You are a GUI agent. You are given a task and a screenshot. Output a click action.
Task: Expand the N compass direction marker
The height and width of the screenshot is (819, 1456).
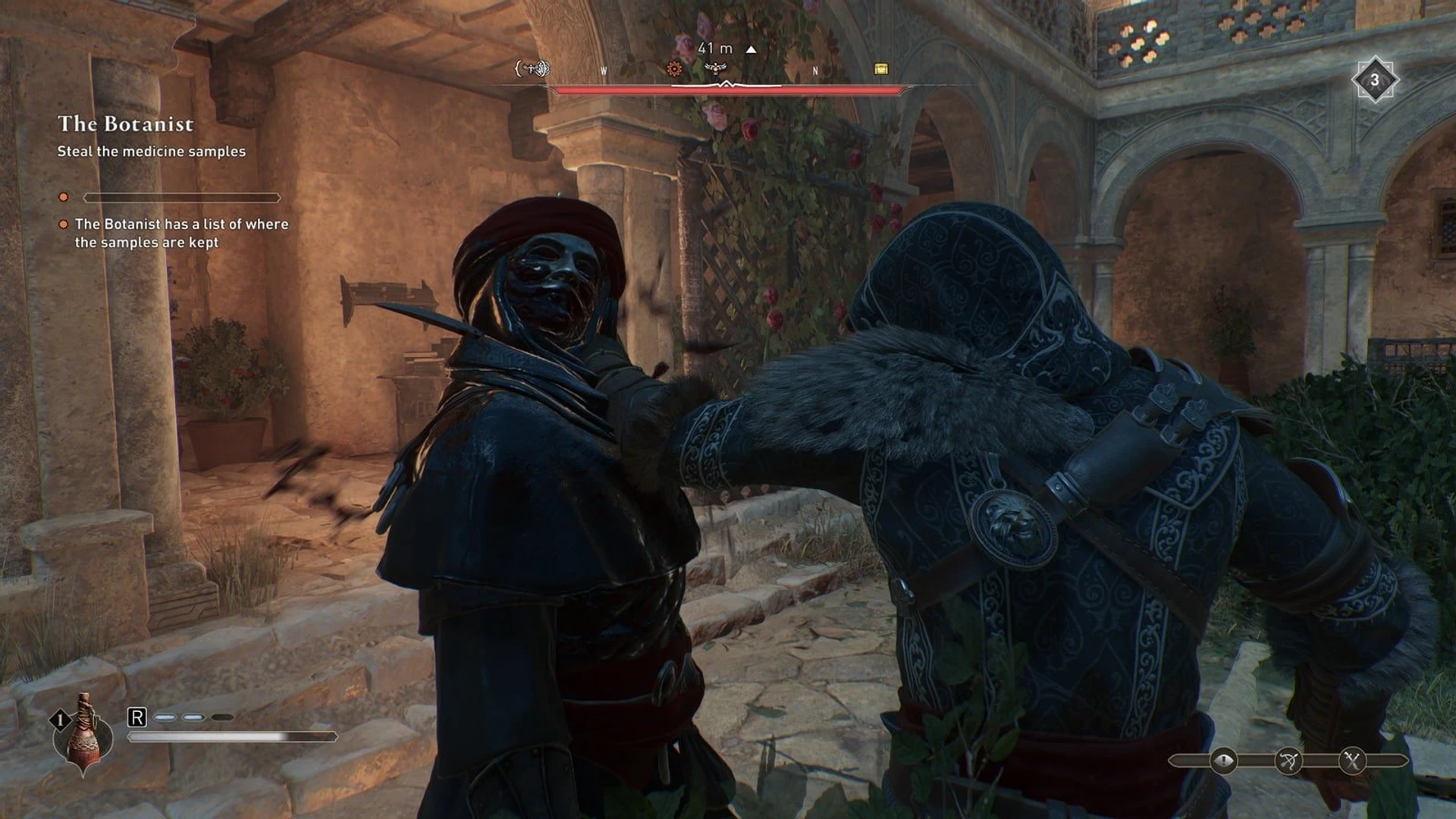(815, 70)
